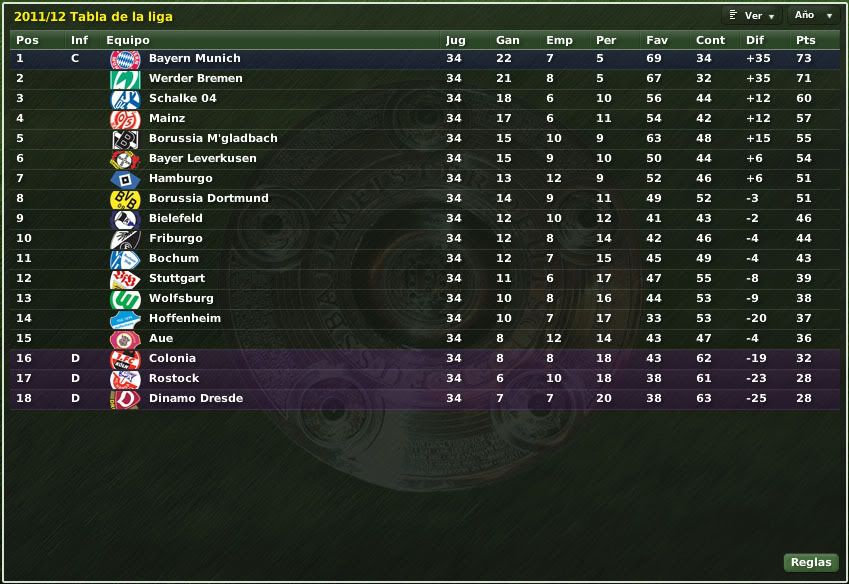
Task: Open Borussia M'gladbach team entry
Action: [213, 139]
